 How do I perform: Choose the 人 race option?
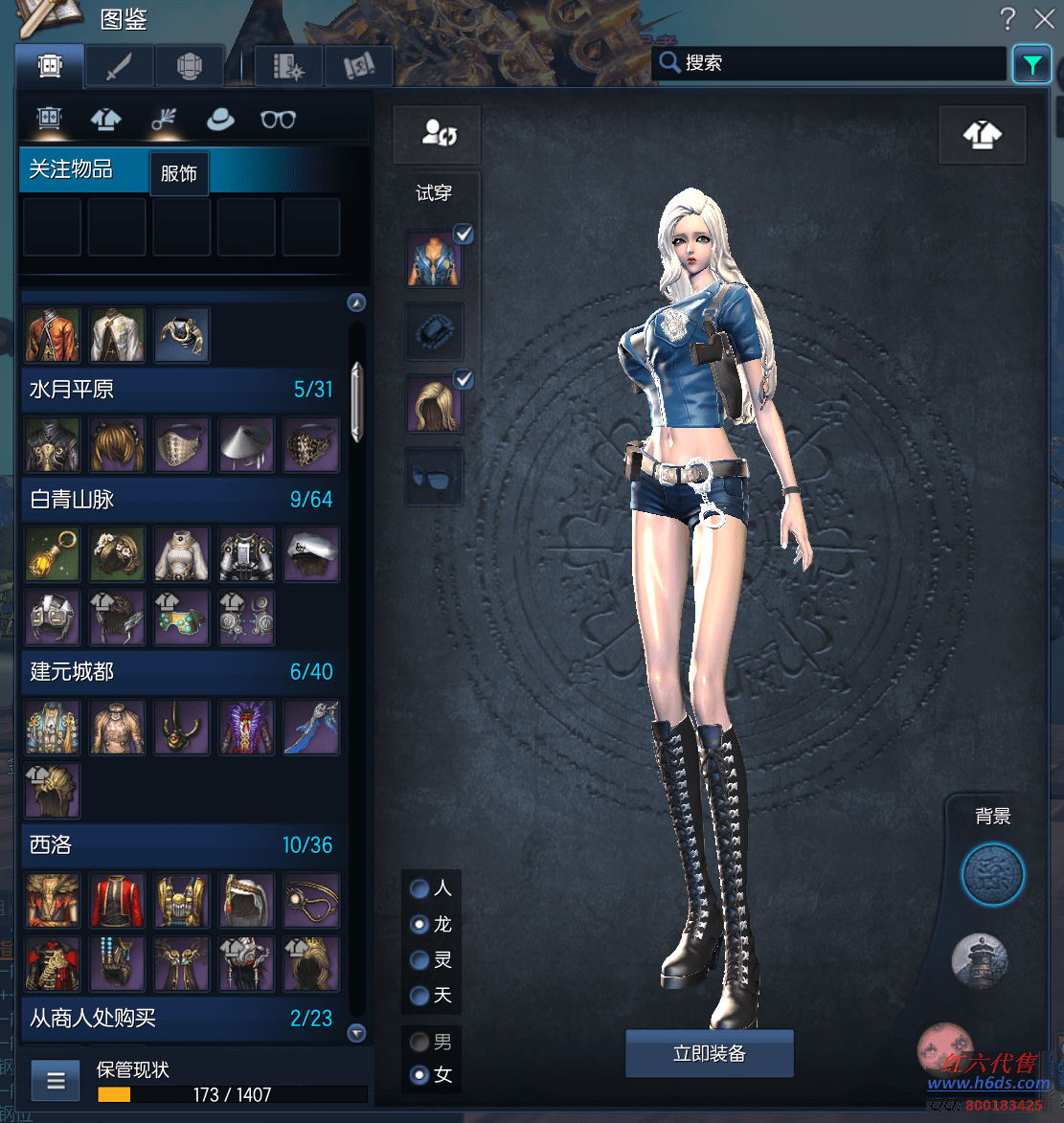419,888
